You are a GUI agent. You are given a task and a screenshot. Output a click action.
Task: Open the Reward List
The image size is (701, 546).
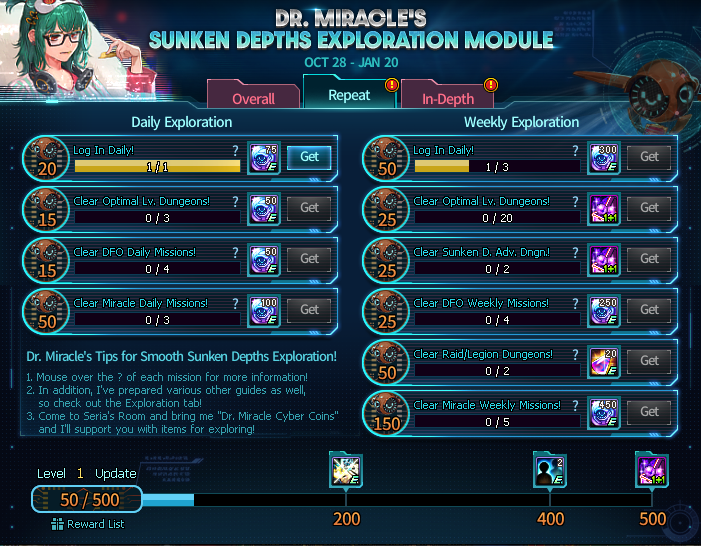(89, 524)
